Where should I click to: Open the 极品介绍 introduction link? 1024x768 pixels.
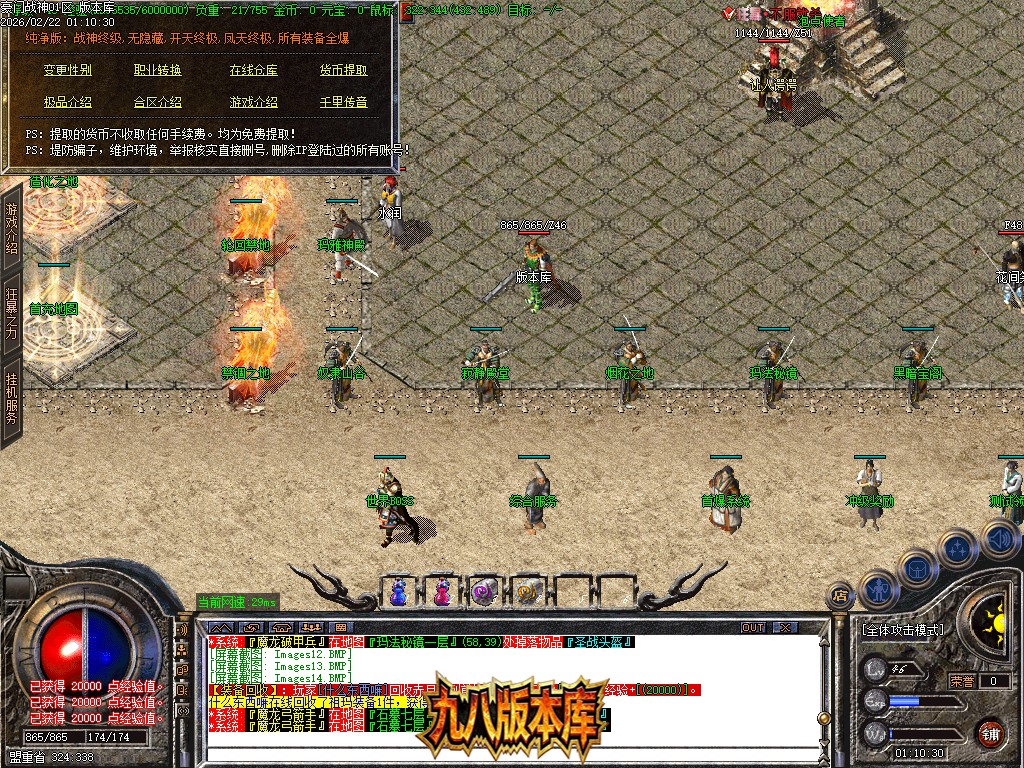[67, 102]
